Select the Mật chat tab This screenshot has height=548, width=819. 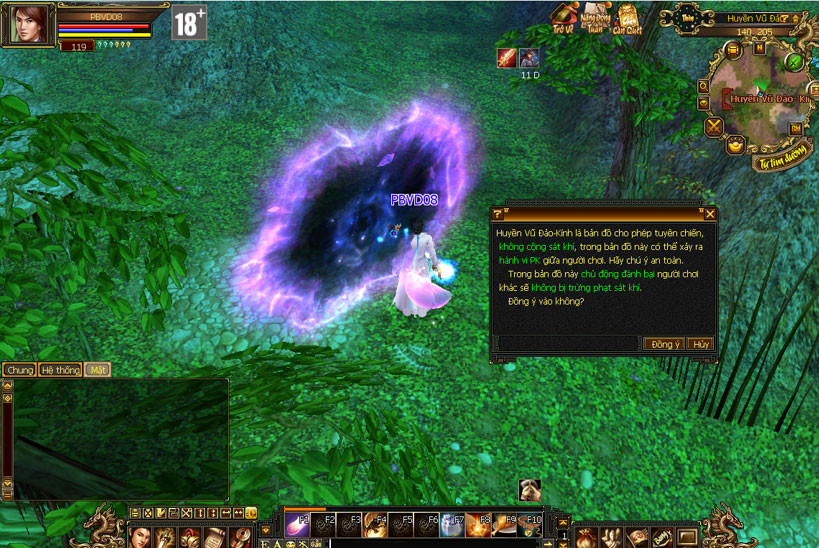pyautogui.click(x=97, y=370)
